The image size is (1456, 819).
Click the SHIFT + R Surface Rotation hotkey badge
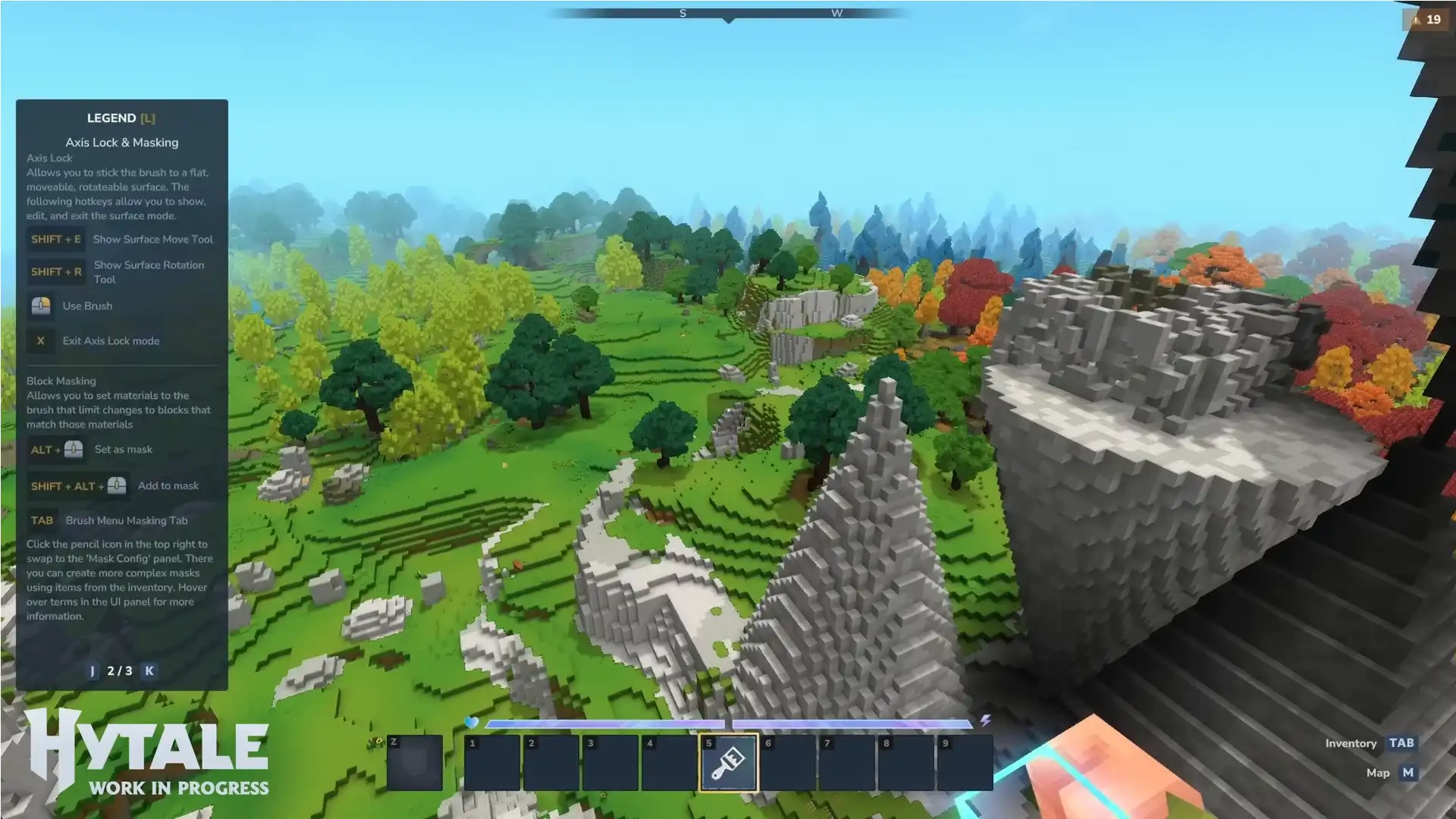click(x=55, y=271)
